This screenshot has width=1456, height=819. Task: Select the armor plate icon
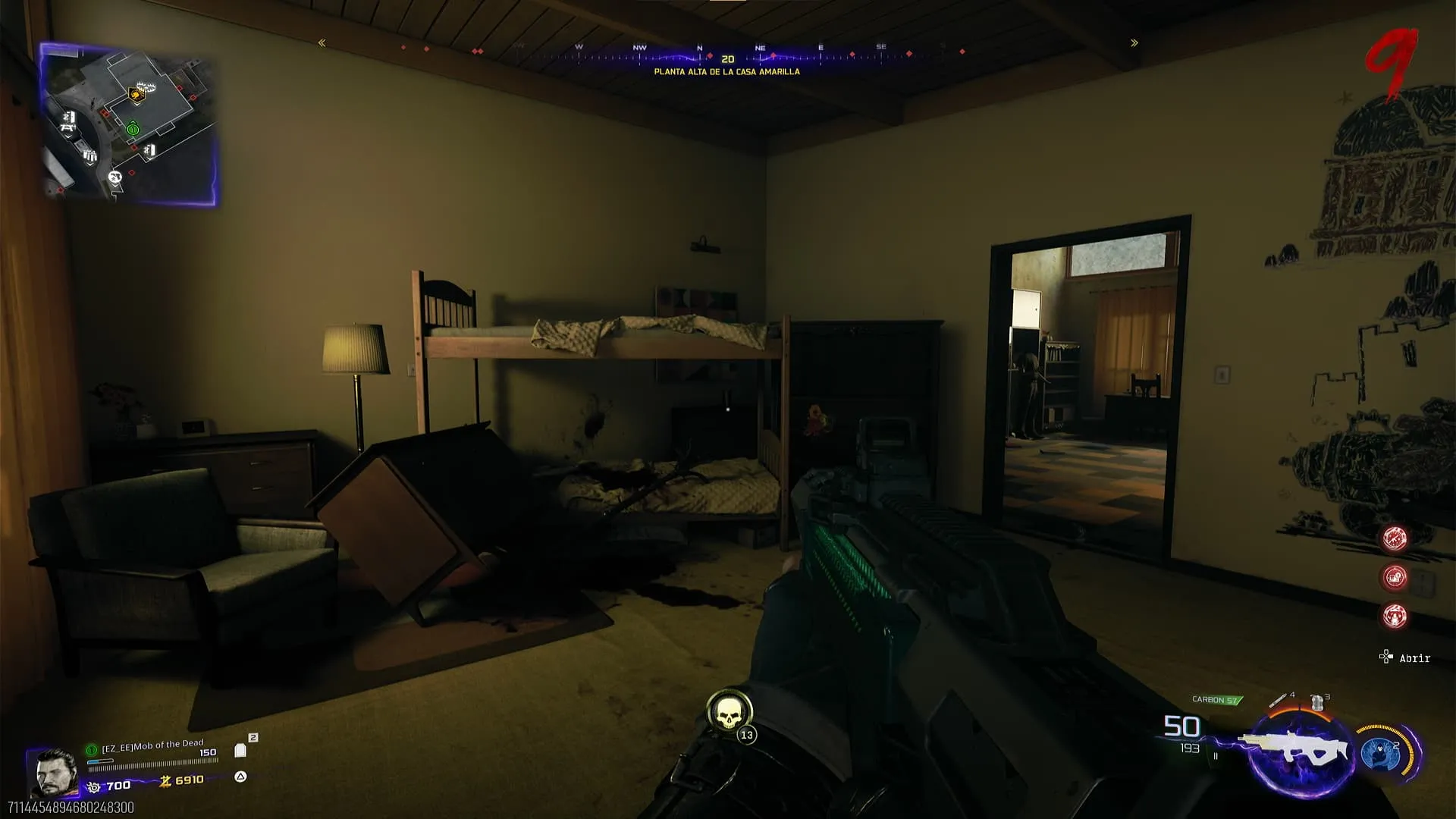click(x=240, y=751)
